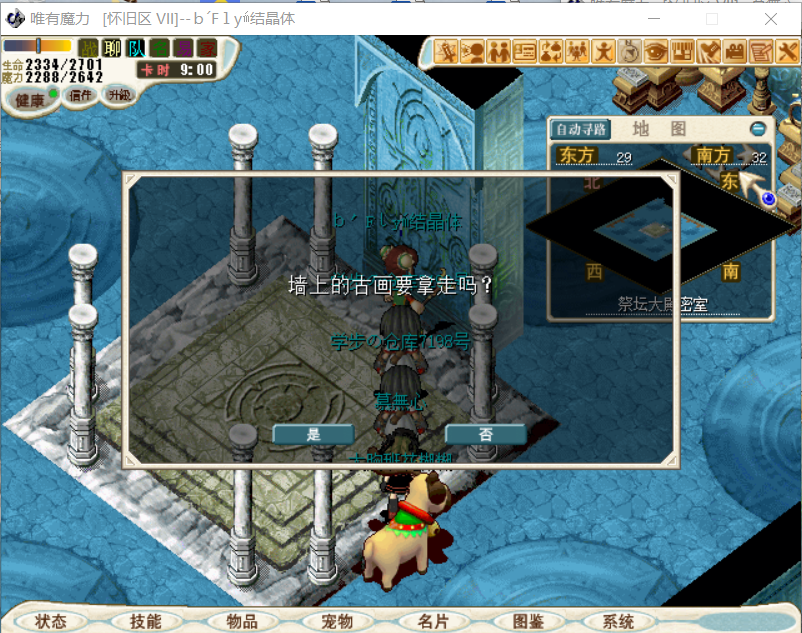Image resolution: width=802 pixels, height=633 pixels.
Task: Select the eye icon in the action toolbar
Action: (x=656, y=50)
